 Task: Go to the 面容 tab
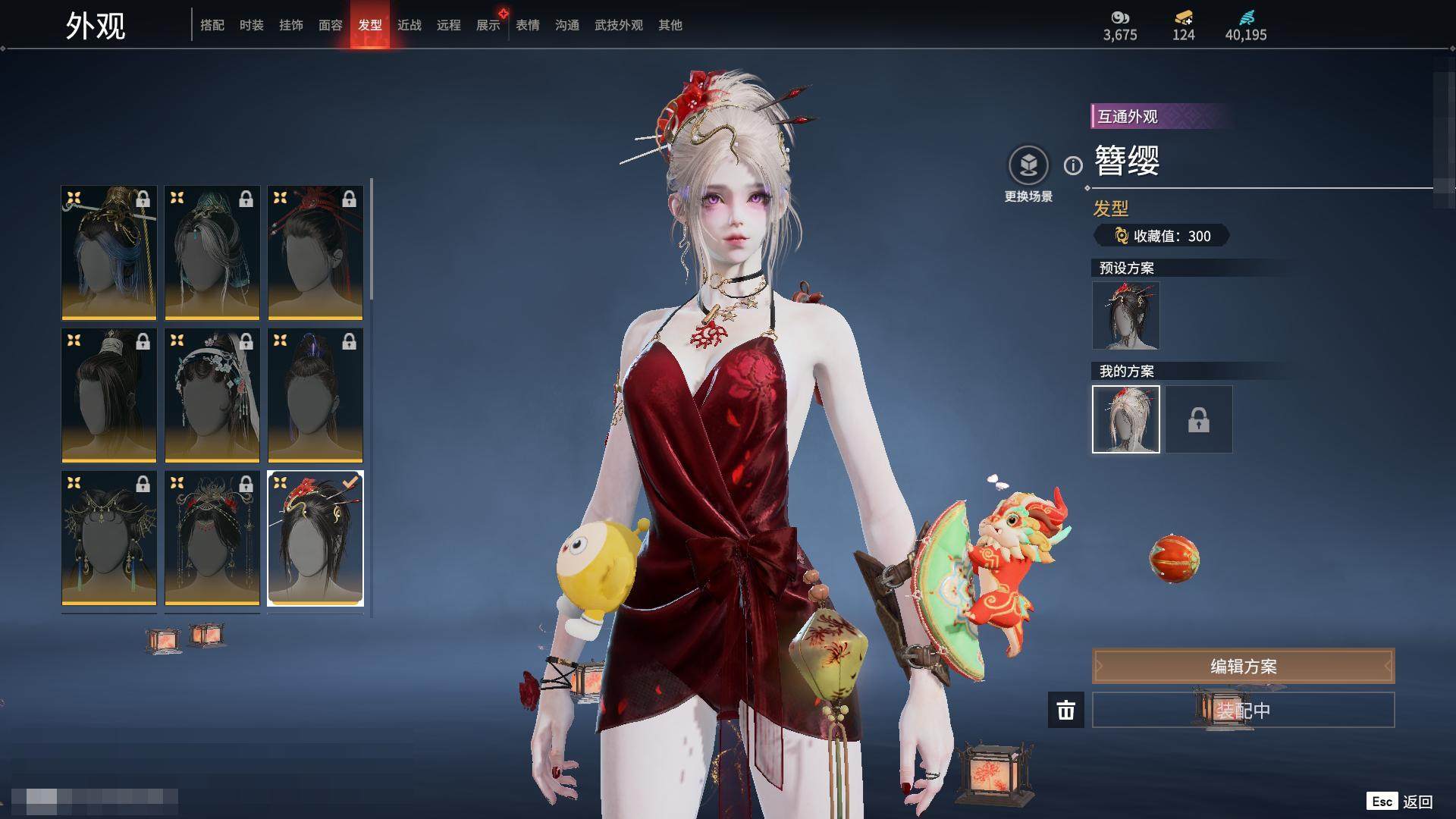tap(331, 25)
